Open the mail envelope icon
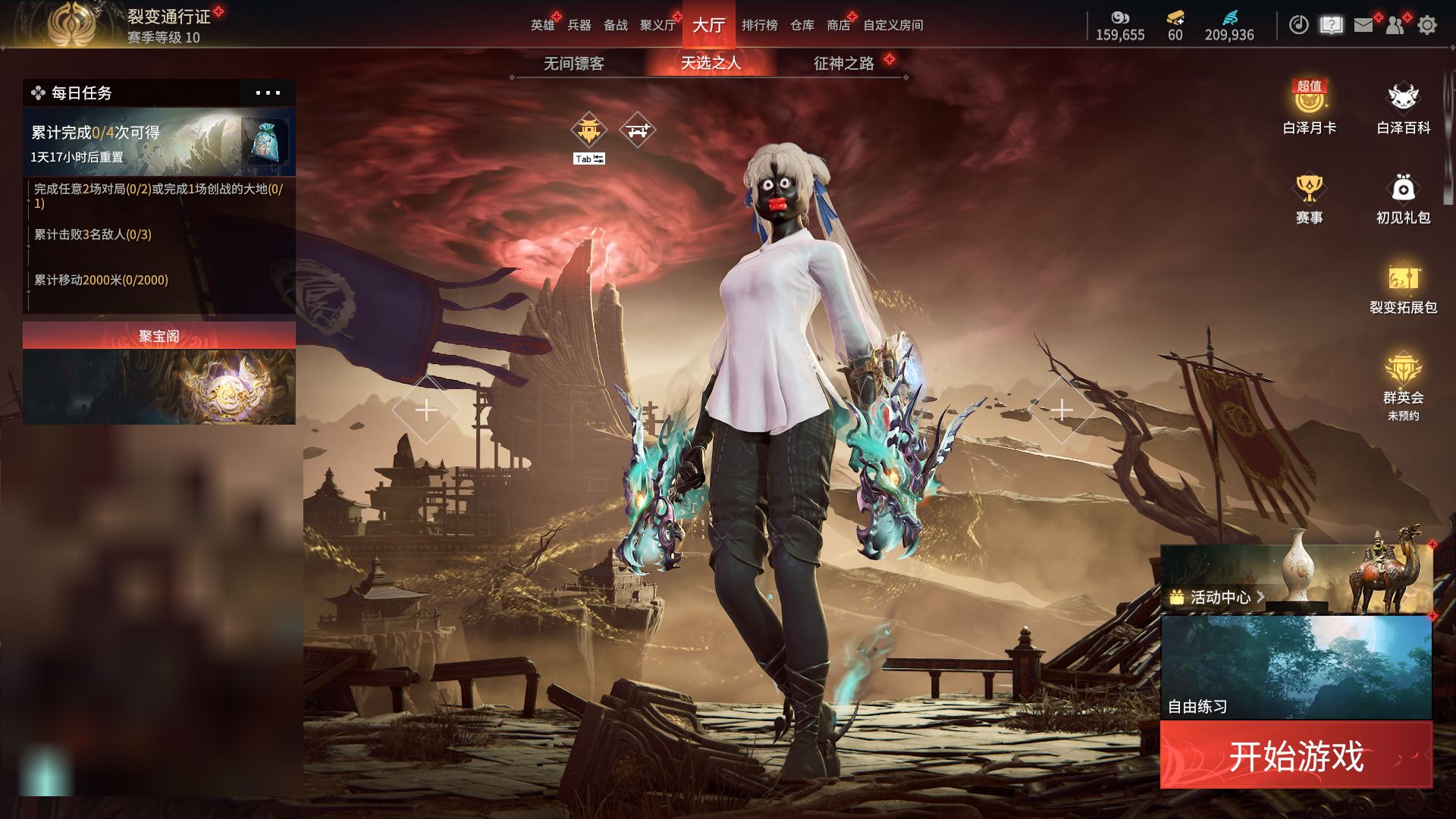Image resolution: width=1456 pixels, height=819 pixels. pos(1363,25)
